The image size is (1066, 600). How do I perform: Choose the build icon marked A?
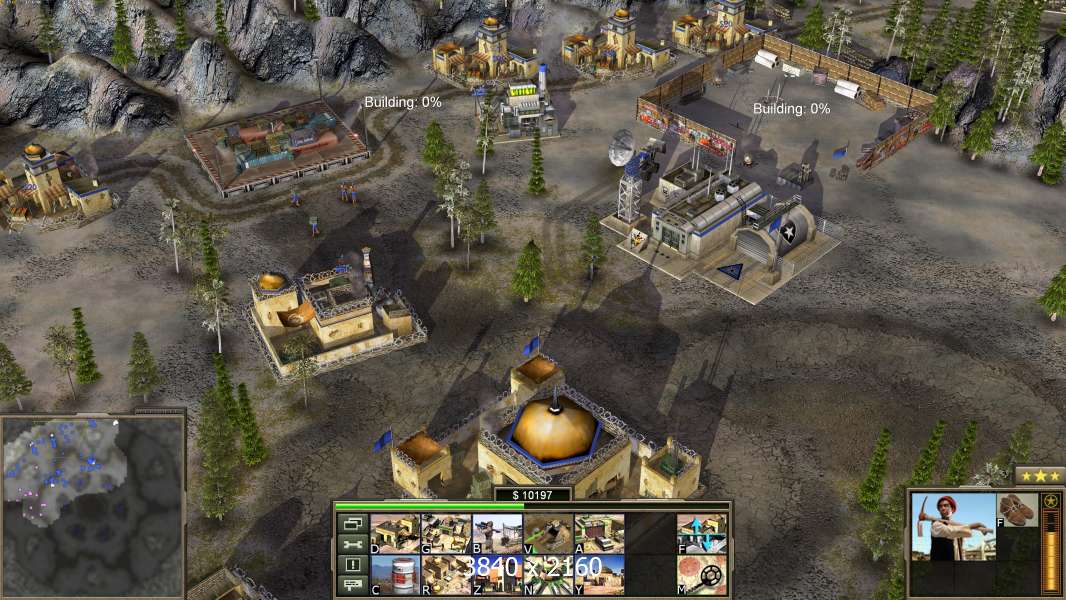coord(599,533)
